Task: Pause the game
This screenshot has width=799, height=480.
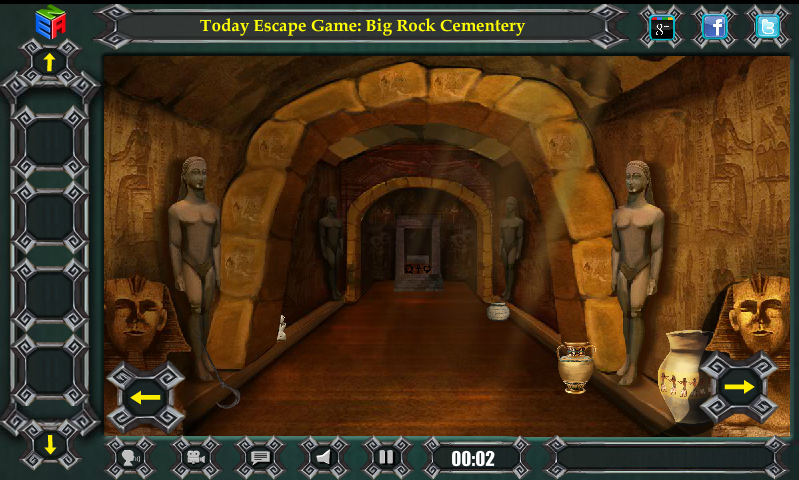Action: [387, 458]
